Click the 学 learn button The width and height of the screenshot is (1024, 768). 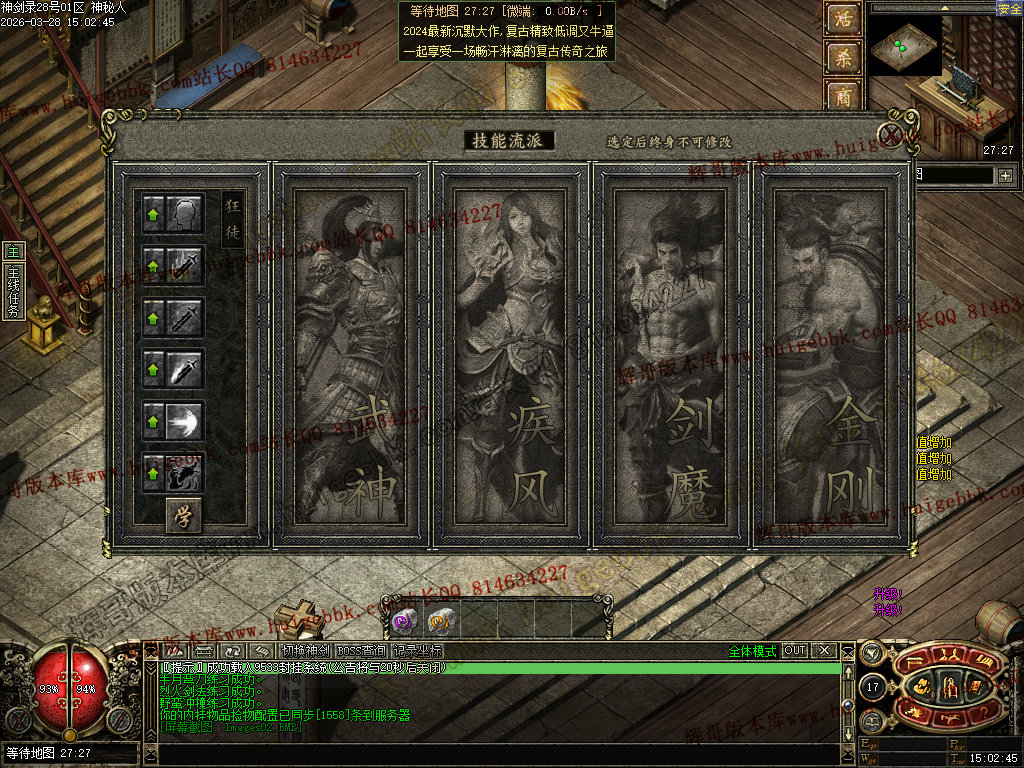tap(183, 515)
